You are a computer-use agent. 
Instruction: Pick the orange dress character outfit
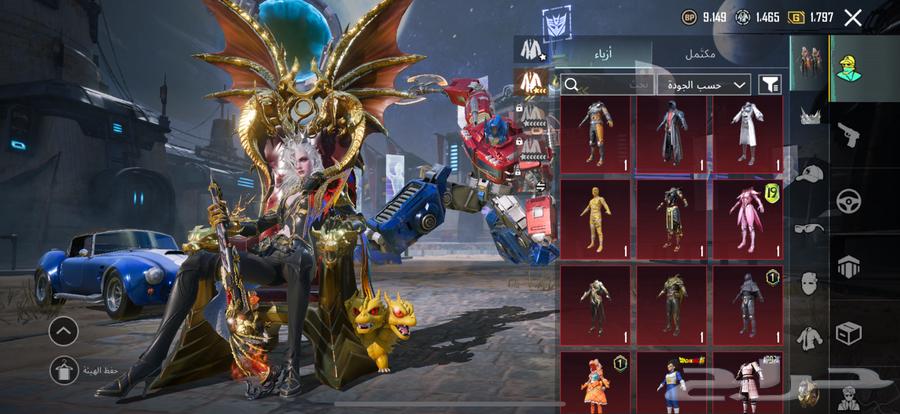click(x=596, y=381)
